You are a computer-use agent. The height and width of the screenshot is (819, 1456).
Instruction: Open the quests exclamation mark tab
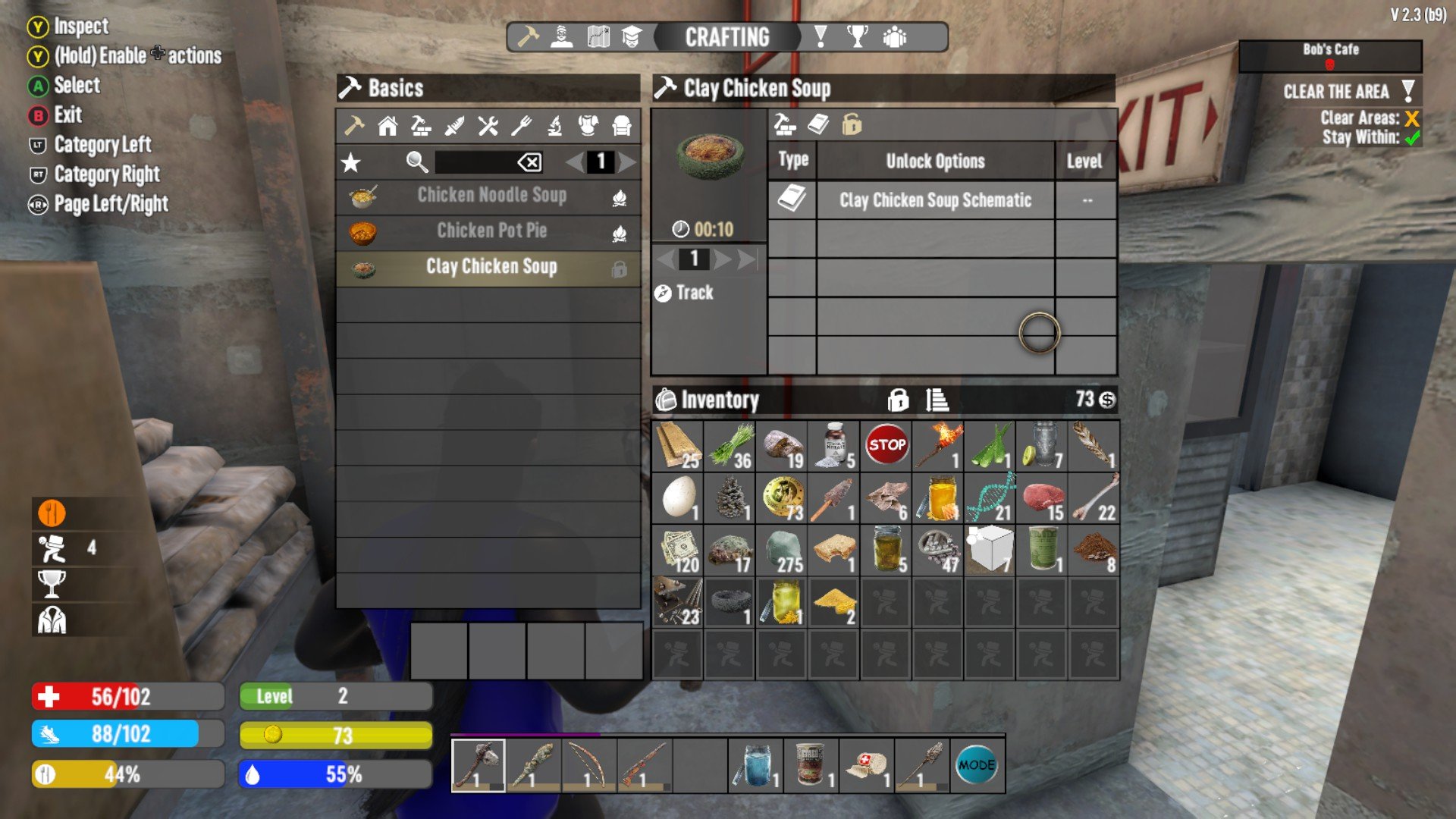(821, 37)
